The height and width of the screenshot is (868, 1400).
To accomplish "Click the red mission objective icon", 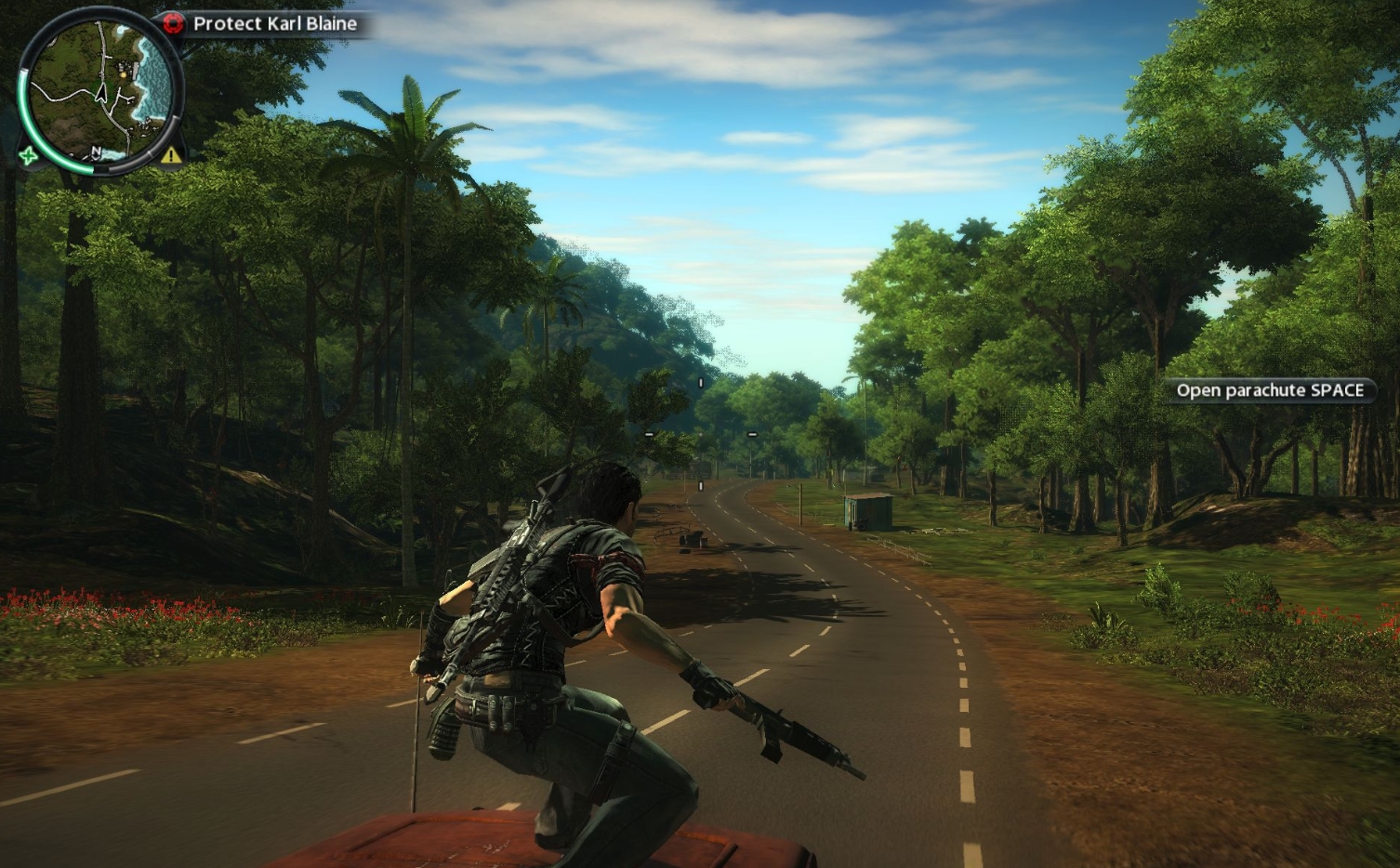I will coord(173,22).
